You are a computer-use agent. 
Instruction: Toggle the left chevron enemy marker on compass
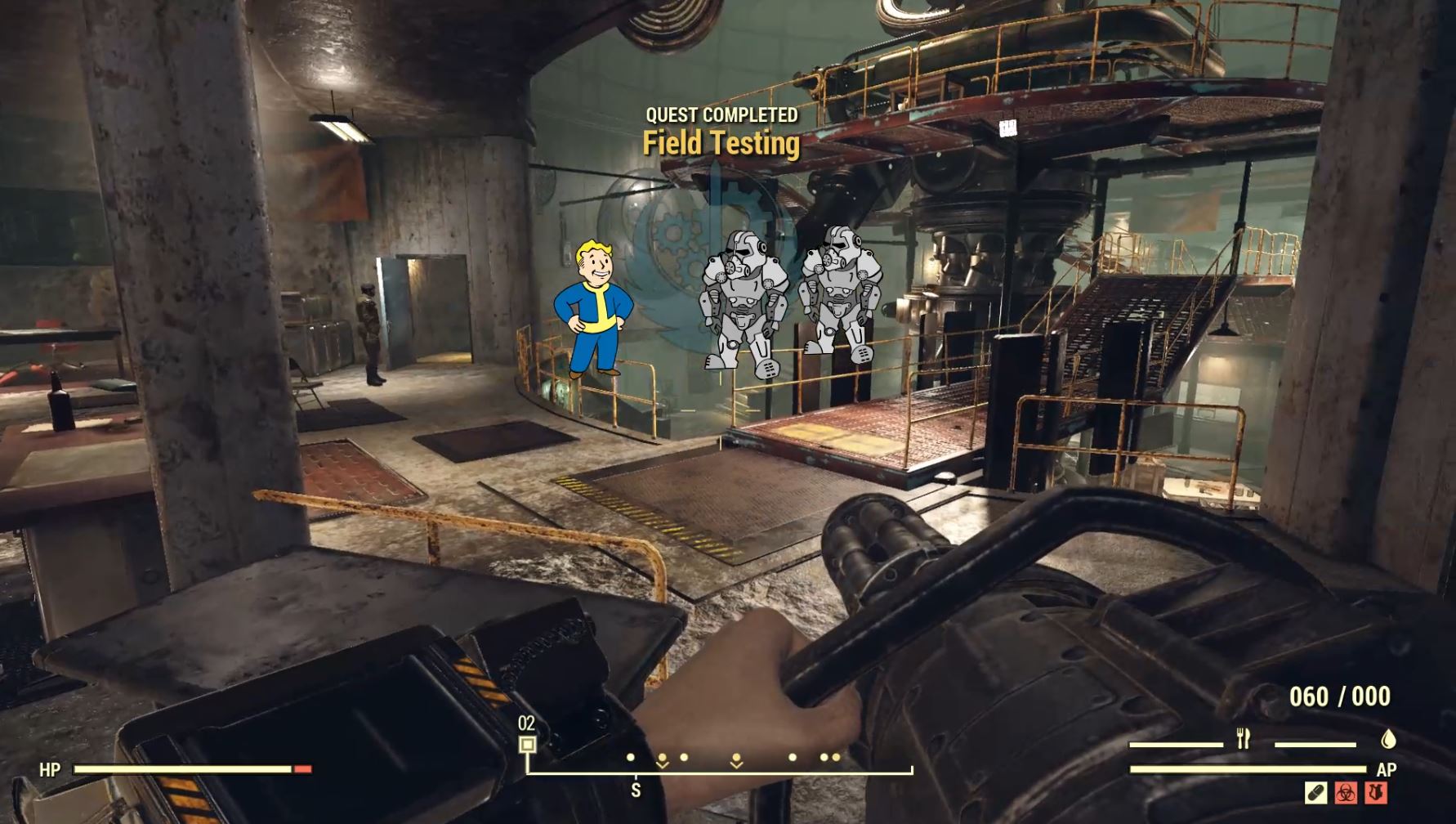[663, 759]
